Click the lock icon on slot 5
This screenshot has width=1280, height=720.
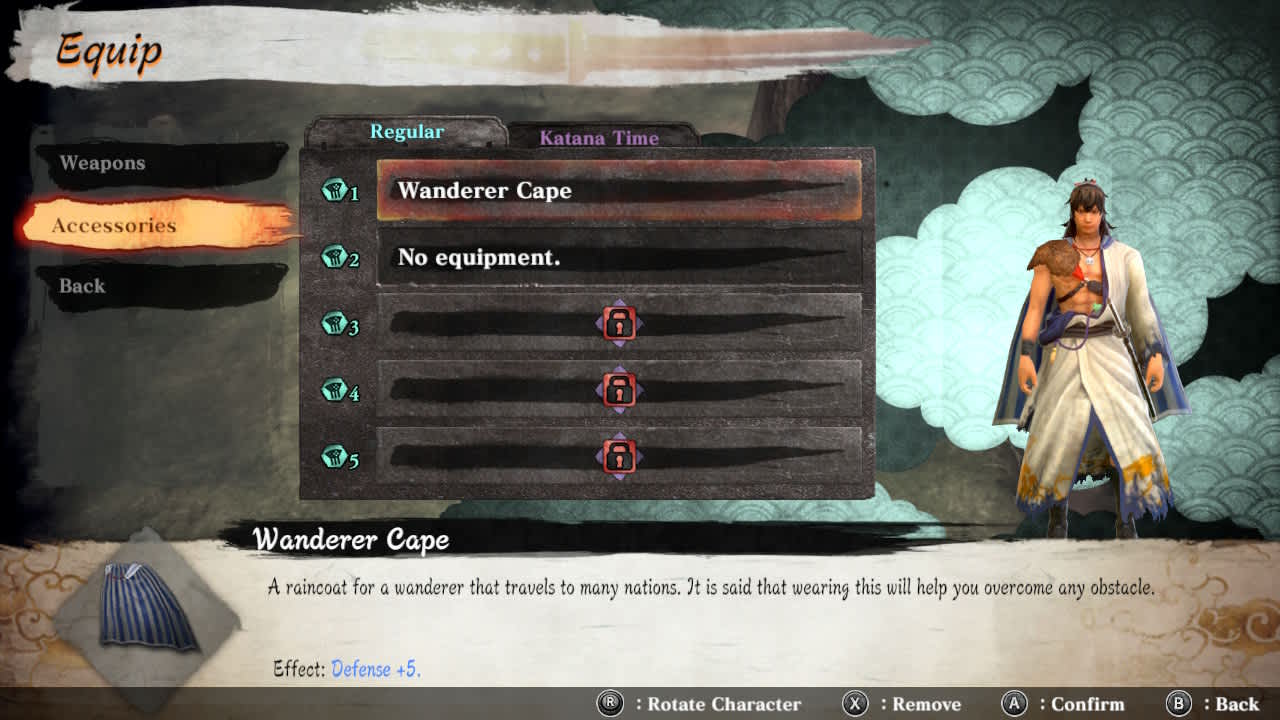point(620,455)
